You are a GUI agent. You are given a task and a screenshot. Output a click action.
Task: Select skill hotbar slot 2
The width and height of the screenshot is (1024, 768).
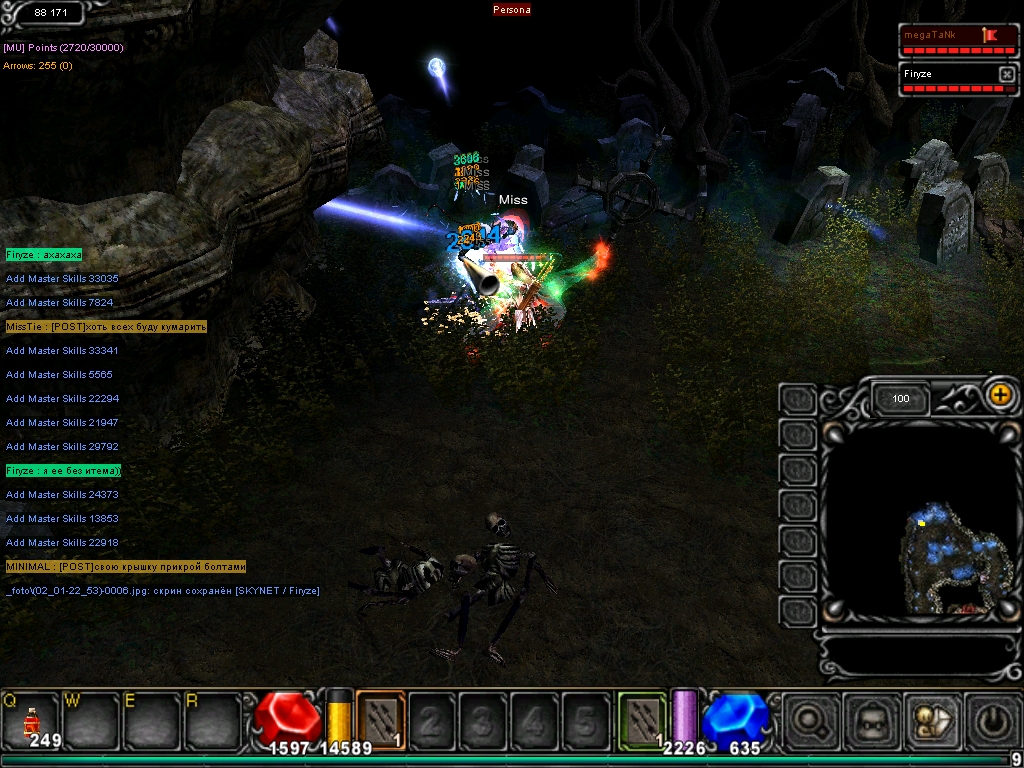coord(432,720)
